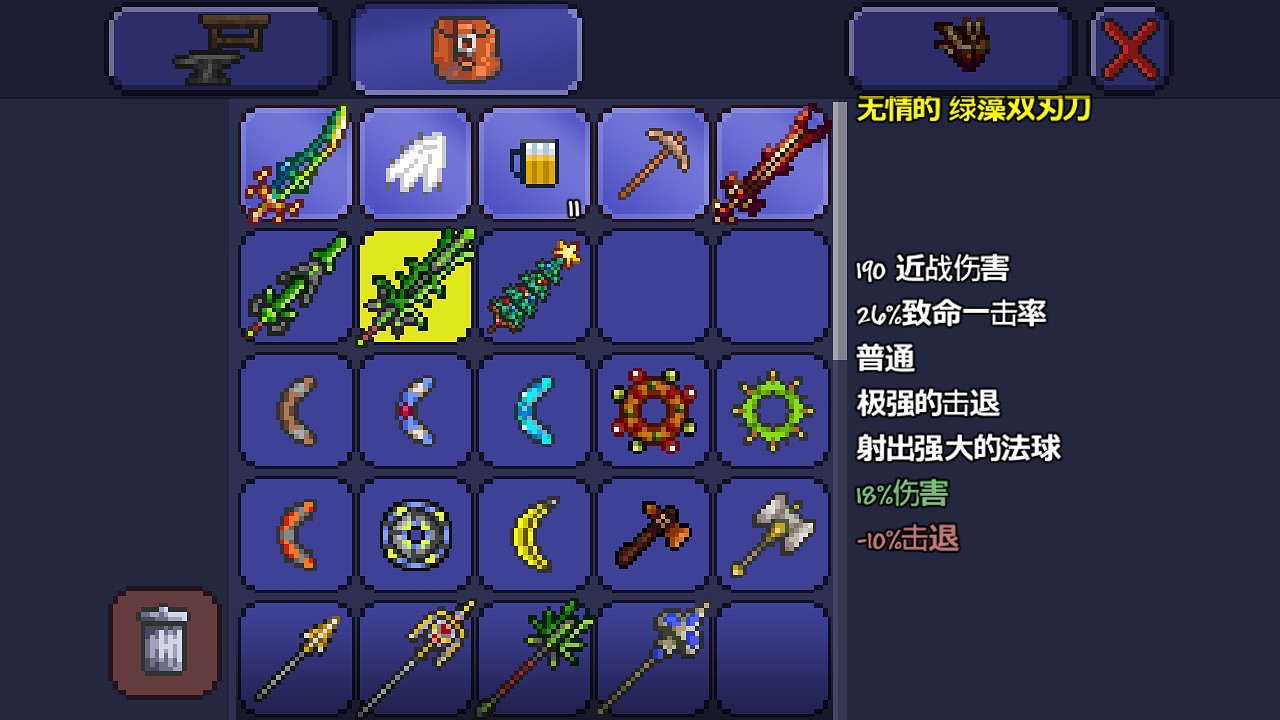Image resolution: width=1280 pixels, height=720 pixels.
Task: Click the Blade of Grass weapon
Action: [295, 287]
